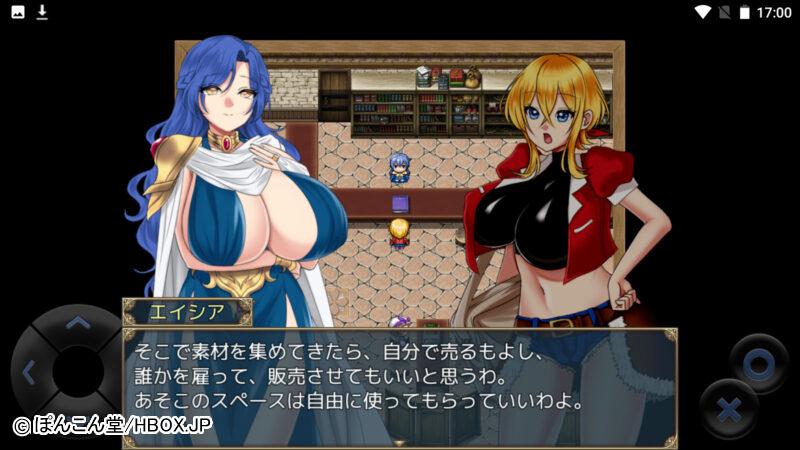800x450 pixels.
Task: Advance the エイシア dialogue message box
Action: point(400,381)
